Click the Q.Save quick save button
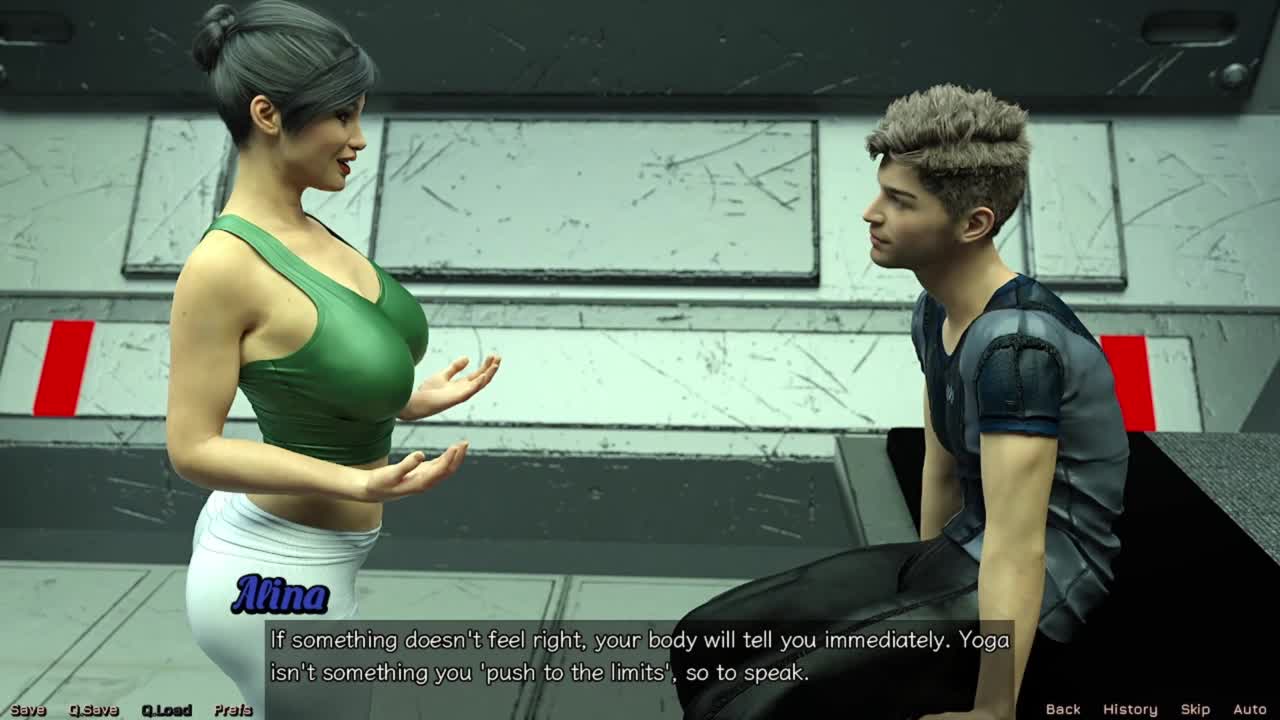This screenshot has width=1280, height=720. [94, 710]
